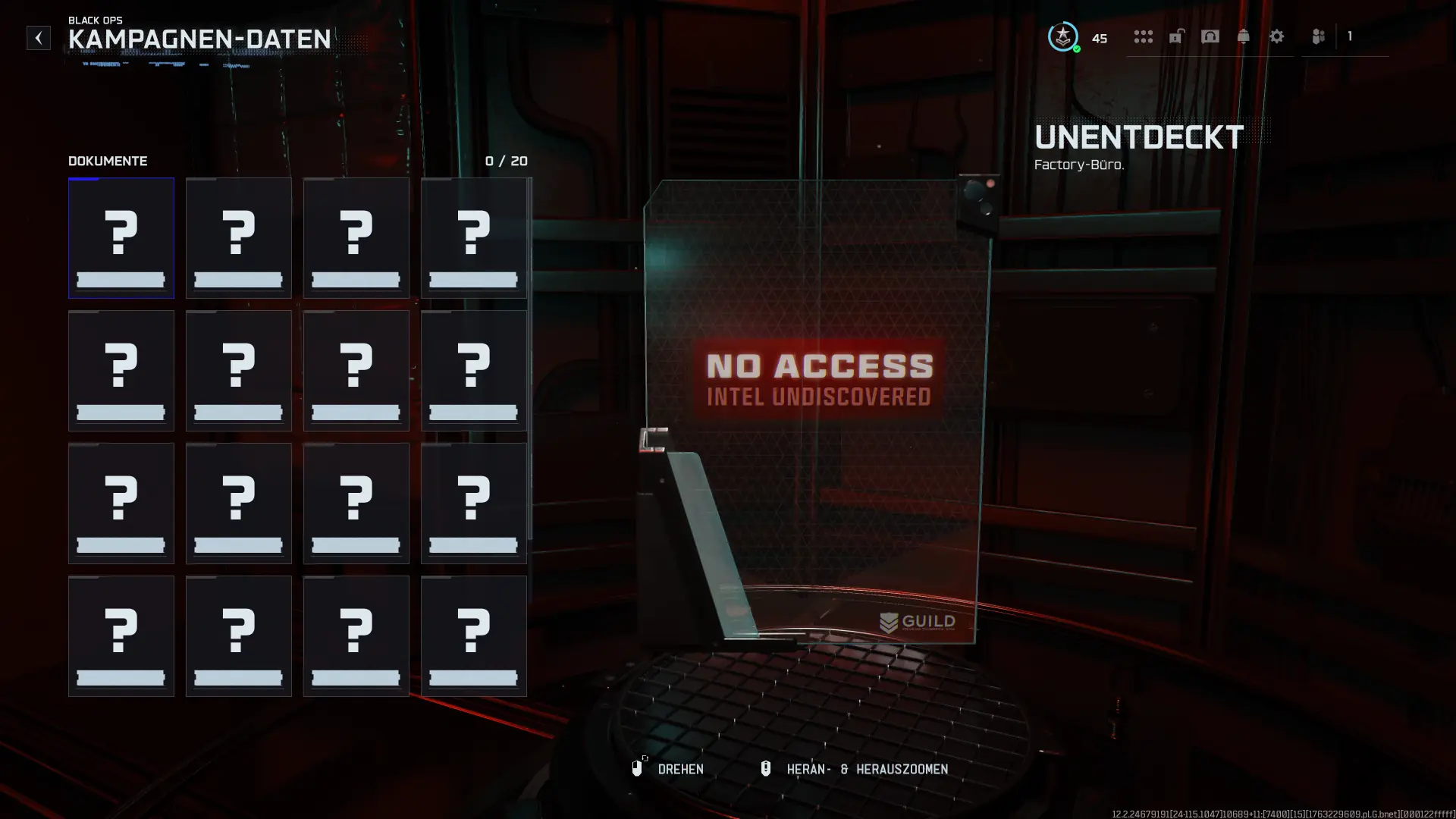Open the game modes grid icon

[1143, 36]
